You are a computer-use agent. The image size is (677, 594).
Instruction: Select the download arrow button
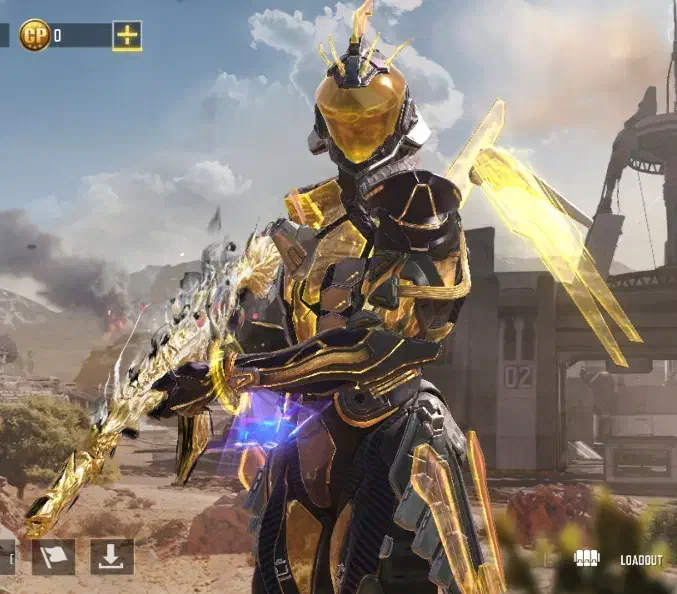click(x=111, y=557)
